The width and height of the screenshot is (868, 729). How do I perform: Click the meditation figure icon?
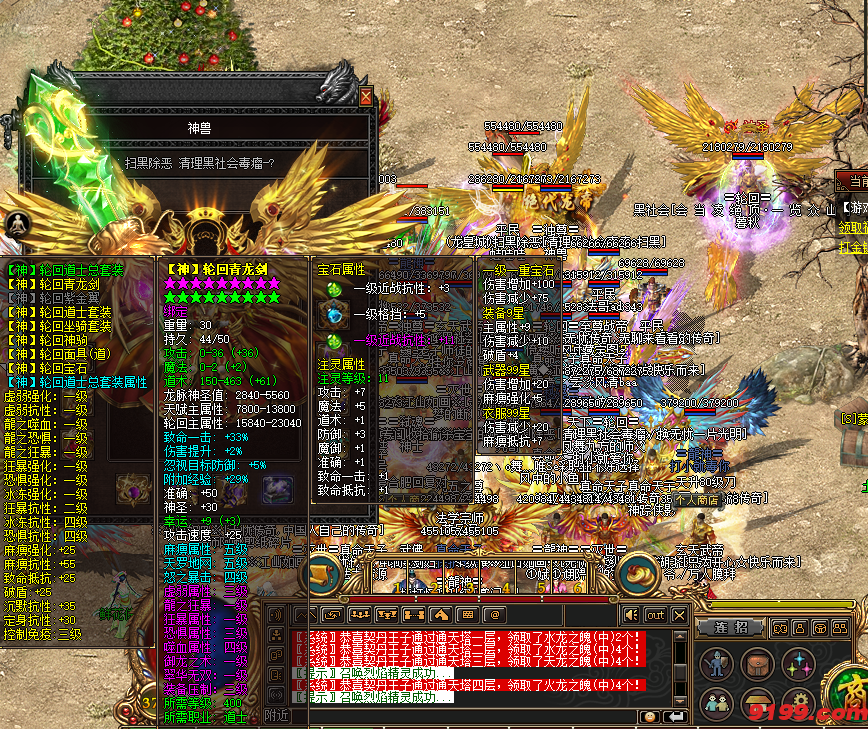(x=17, y=225)
